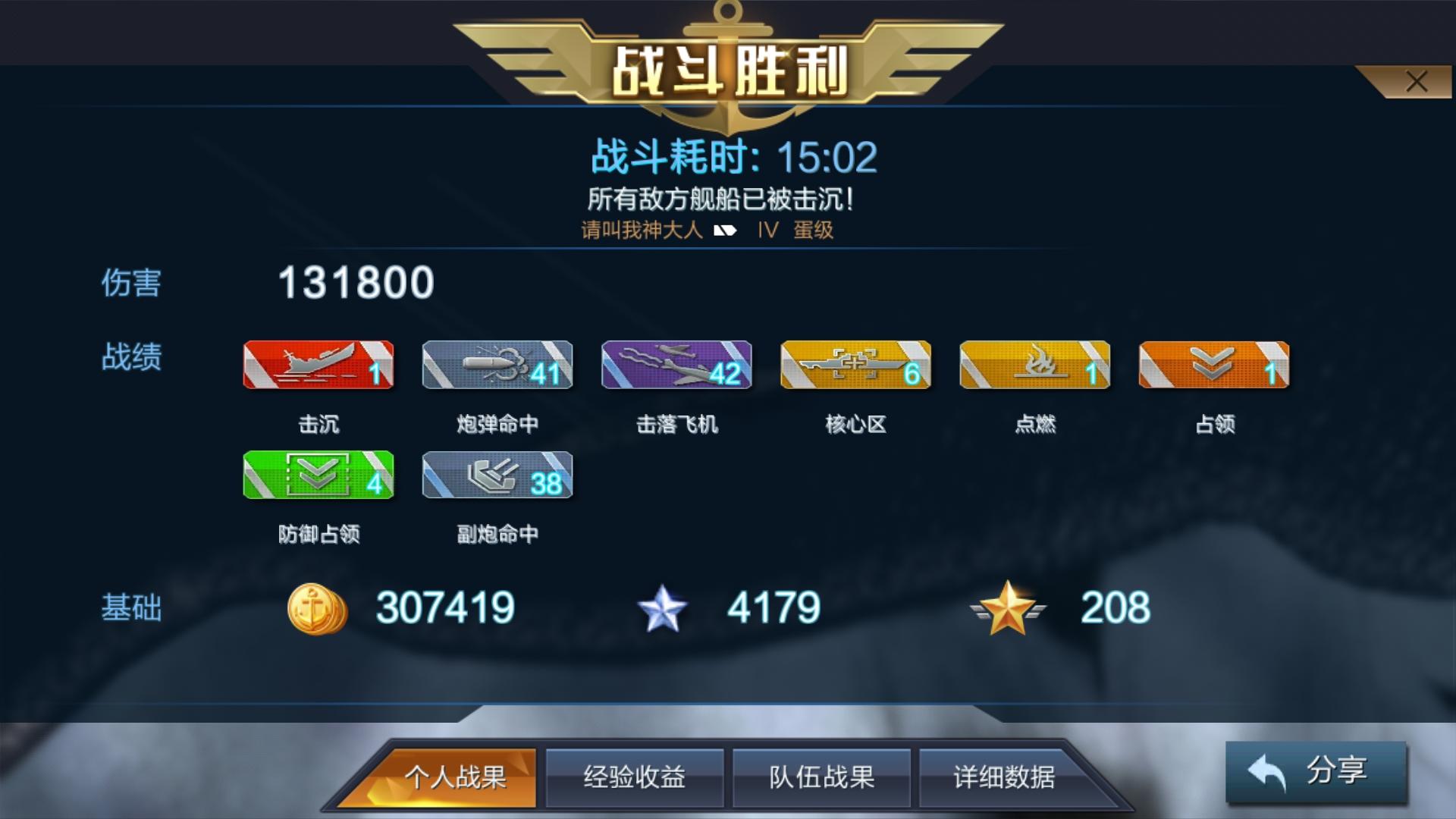The width and height of the screenshot is (1456, 819).
Task: Click the 点燃 ignite badge icon
Action: point(1034,366)
